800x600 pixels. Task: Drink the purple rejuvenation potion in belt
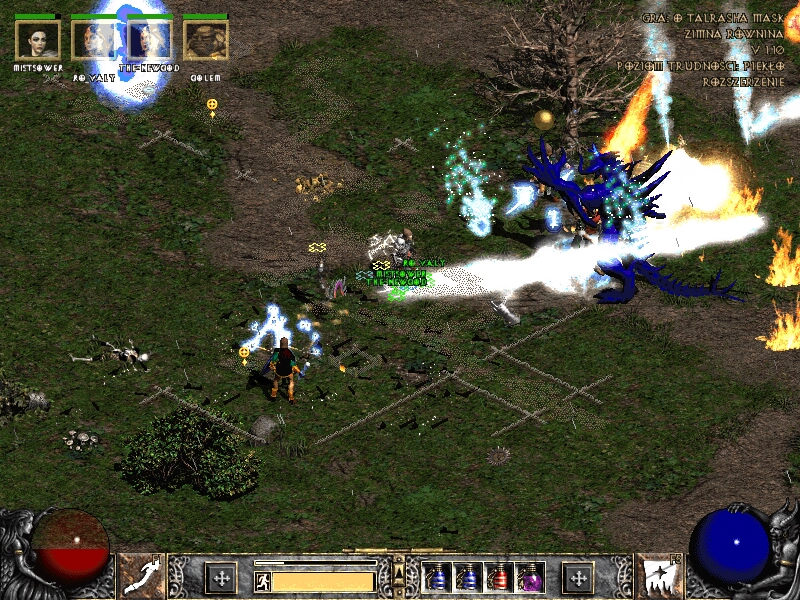(529, 577)
